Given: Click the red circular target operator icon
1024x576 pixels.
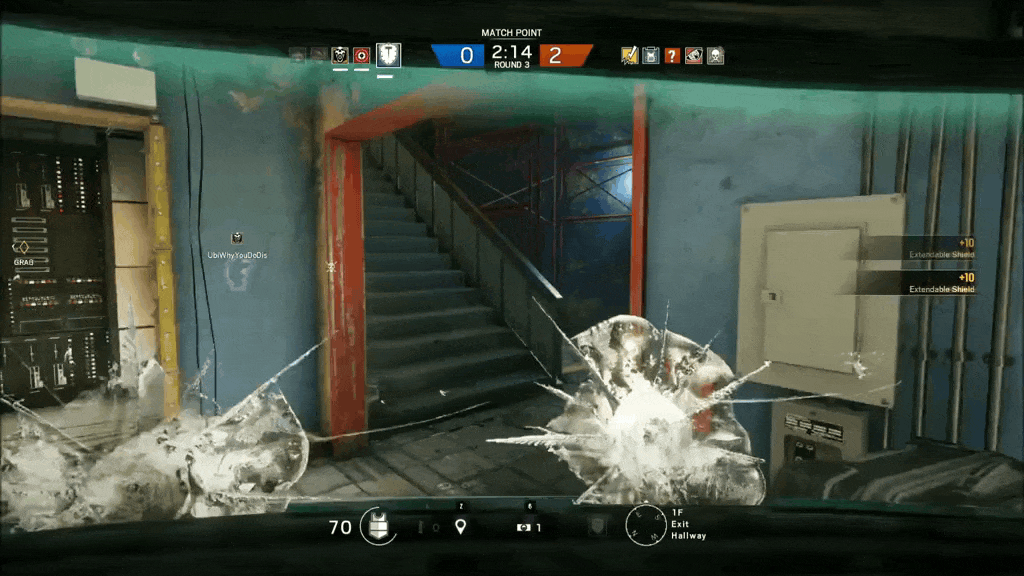Looking at the screenshot, I should 362,55.
